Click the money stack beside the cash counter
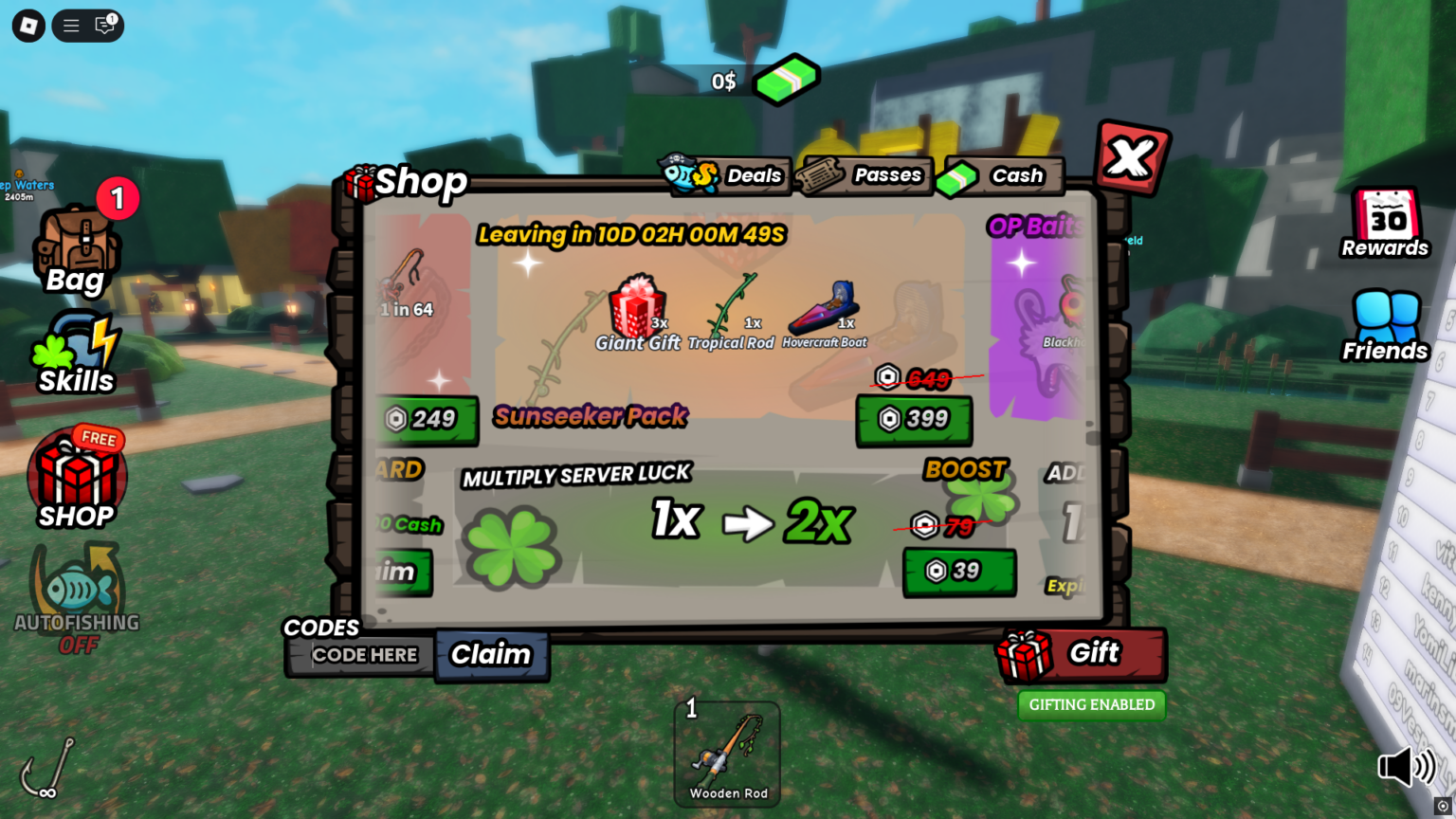The height and width of the screenshot is (819, 1456). point(785,80)
